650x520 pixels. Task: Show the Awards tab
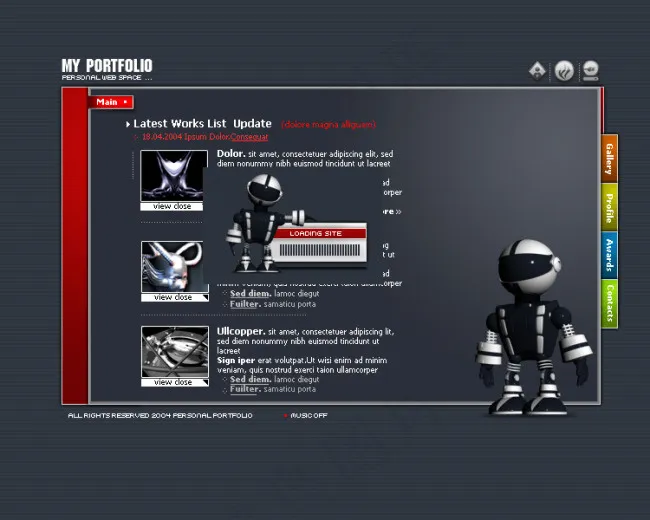pos(609,255)
